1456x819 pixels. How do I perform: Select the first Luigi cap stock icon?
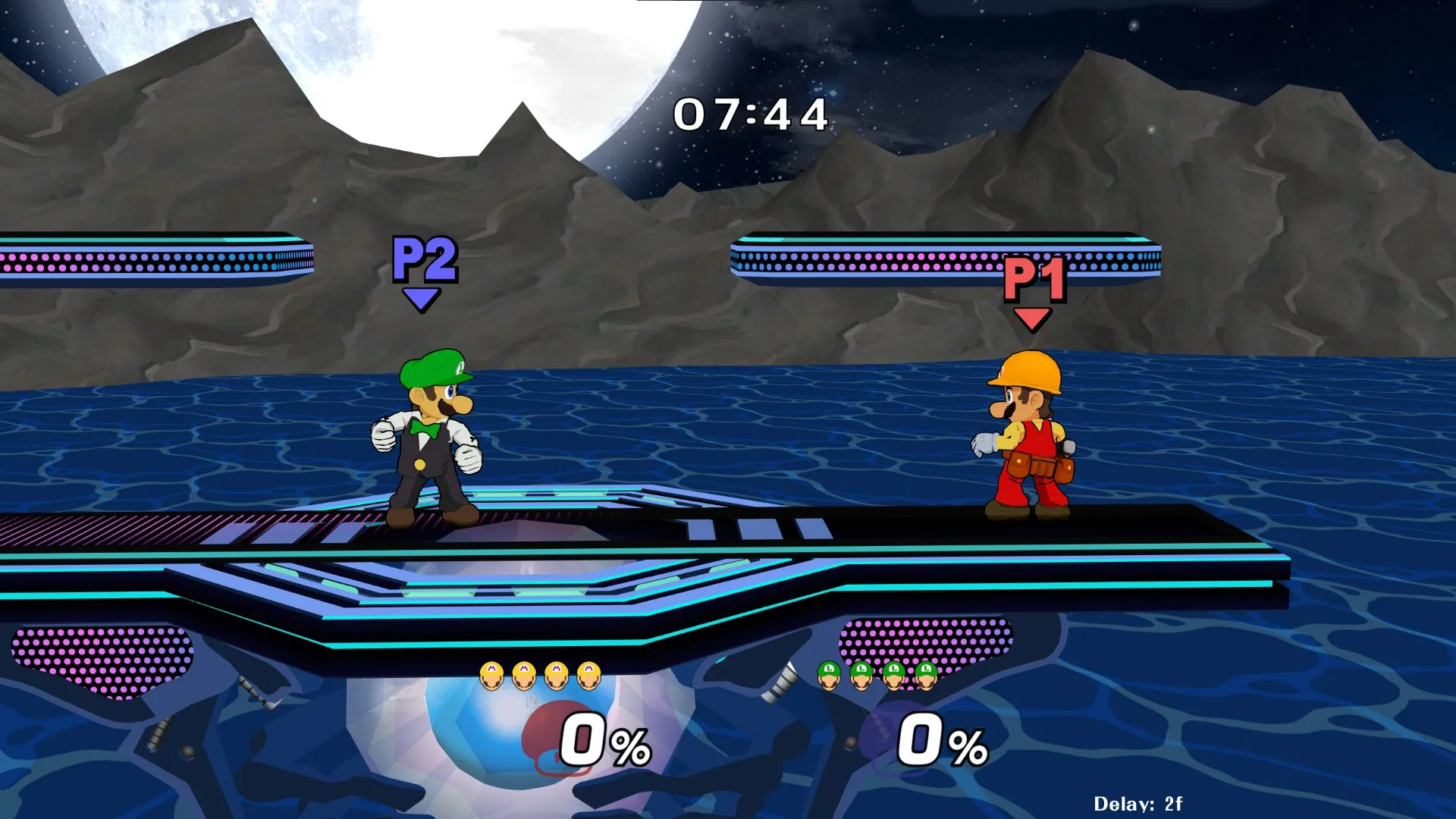(828, 675)
